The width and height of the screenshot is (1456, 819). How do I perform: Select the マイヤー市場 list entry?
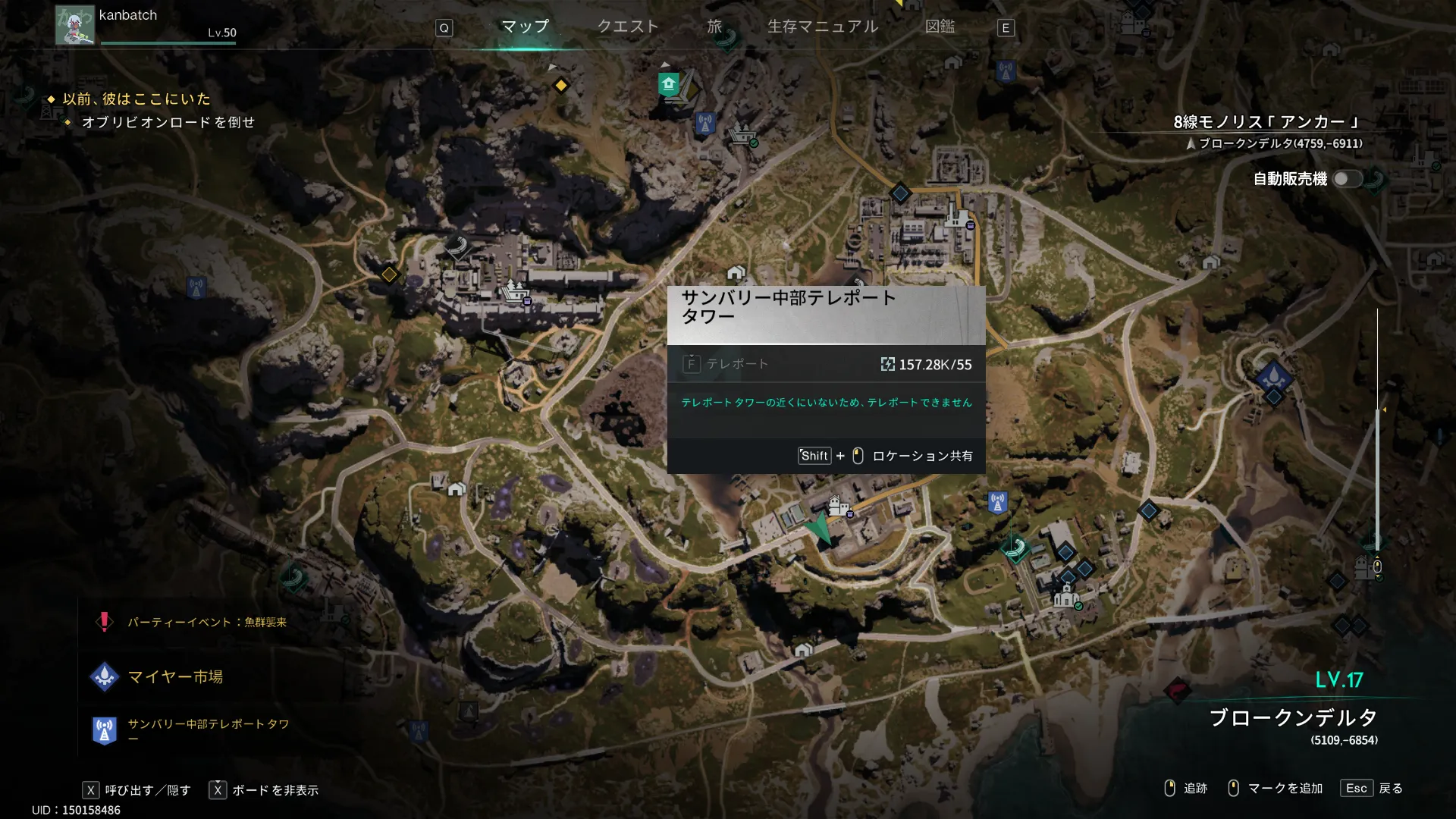[174, 676]
